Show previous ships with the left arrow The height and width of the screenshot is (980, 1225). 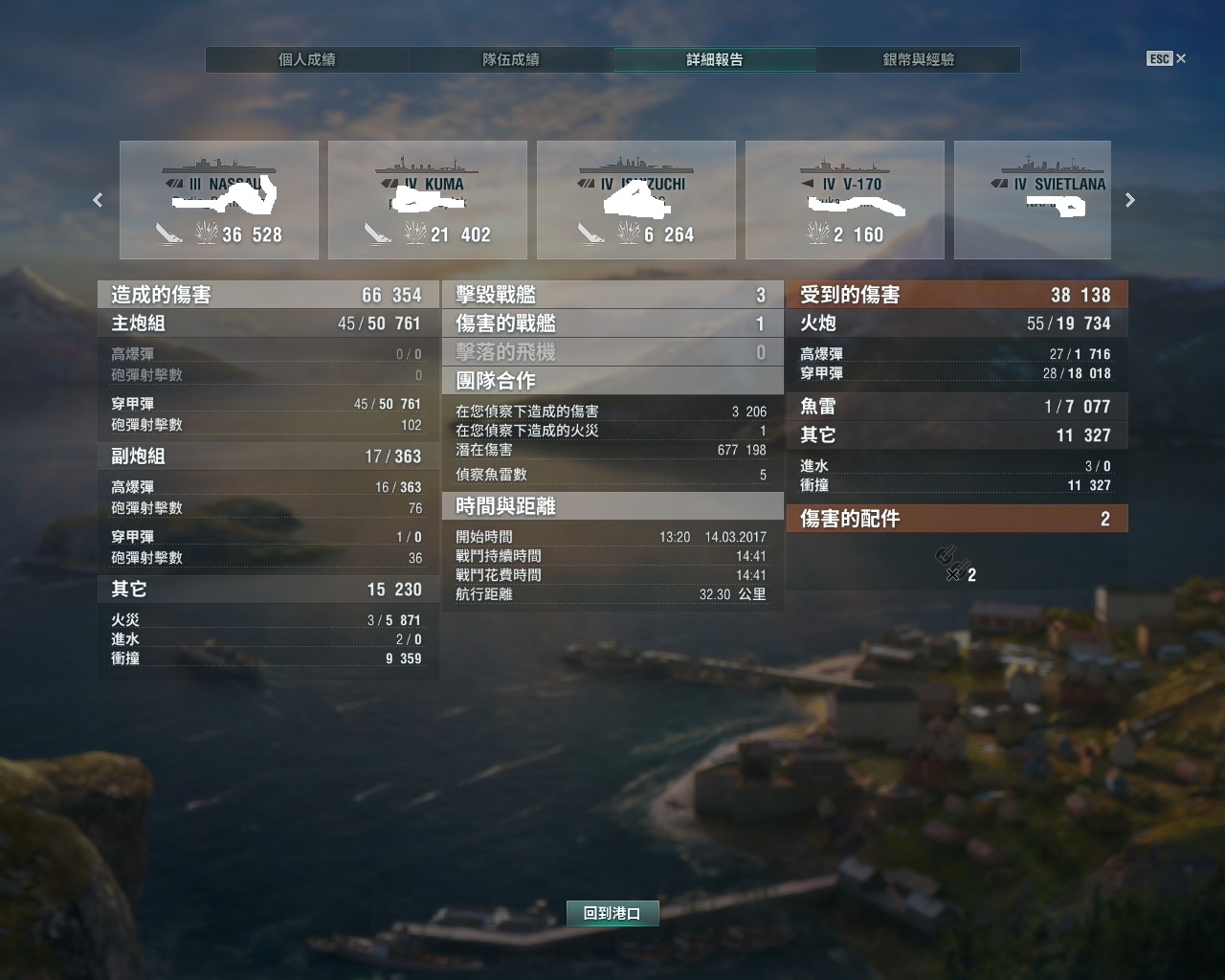tap(98, 200)
